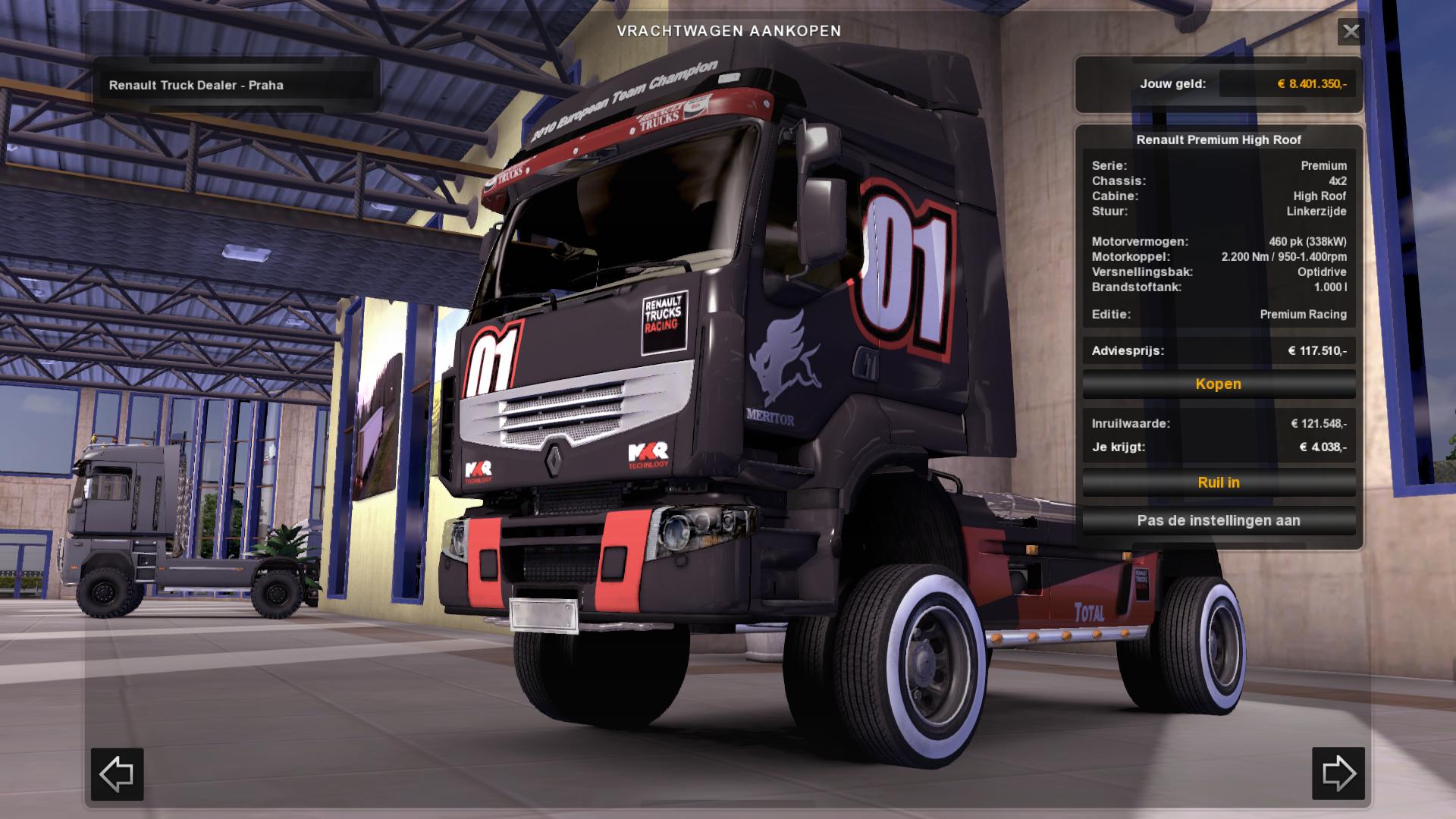Go to the previous truck with left arrow
The width and height of the screenshot is (1456, 819).
[118, 773]
